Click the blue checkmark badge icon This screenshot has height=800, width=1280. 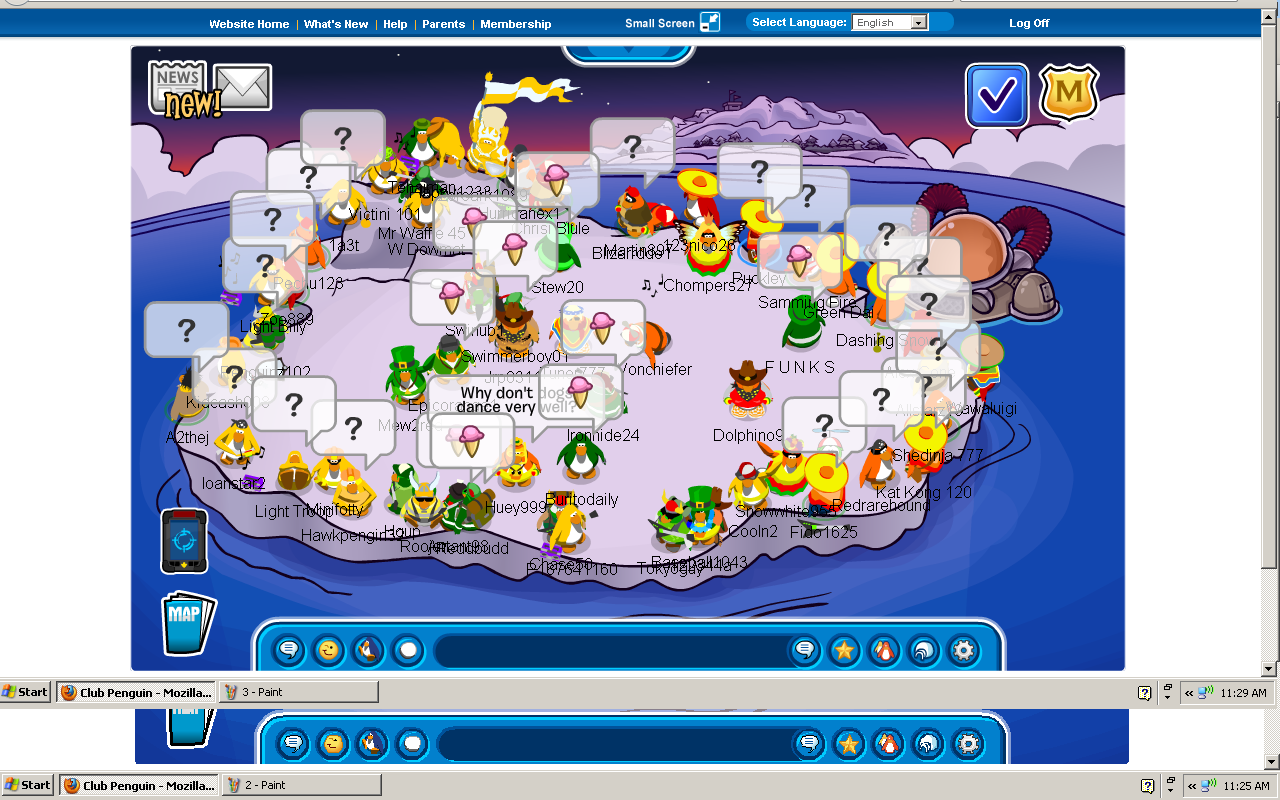[997, 95]
